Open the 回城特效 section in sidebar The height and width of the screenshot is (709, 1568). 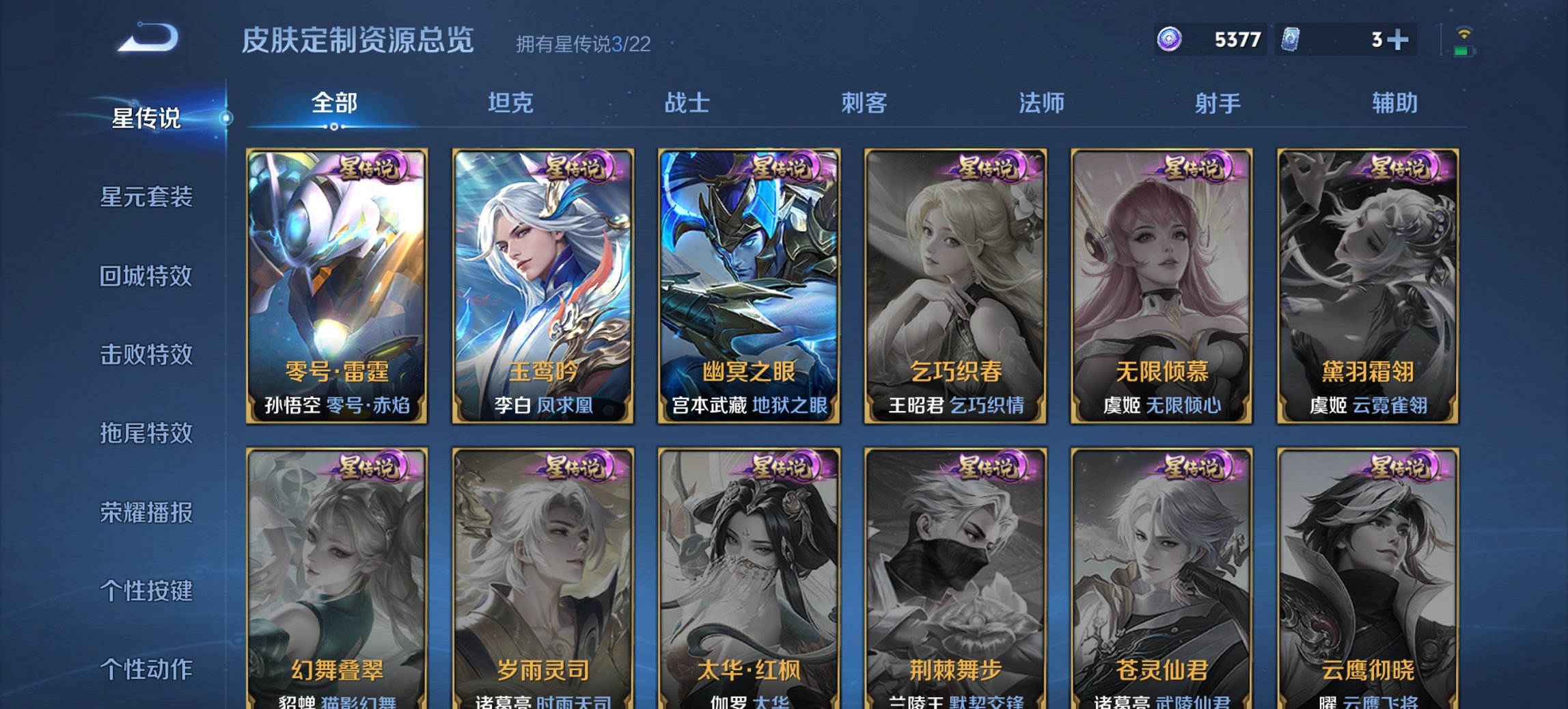click(x=147, y=277)
